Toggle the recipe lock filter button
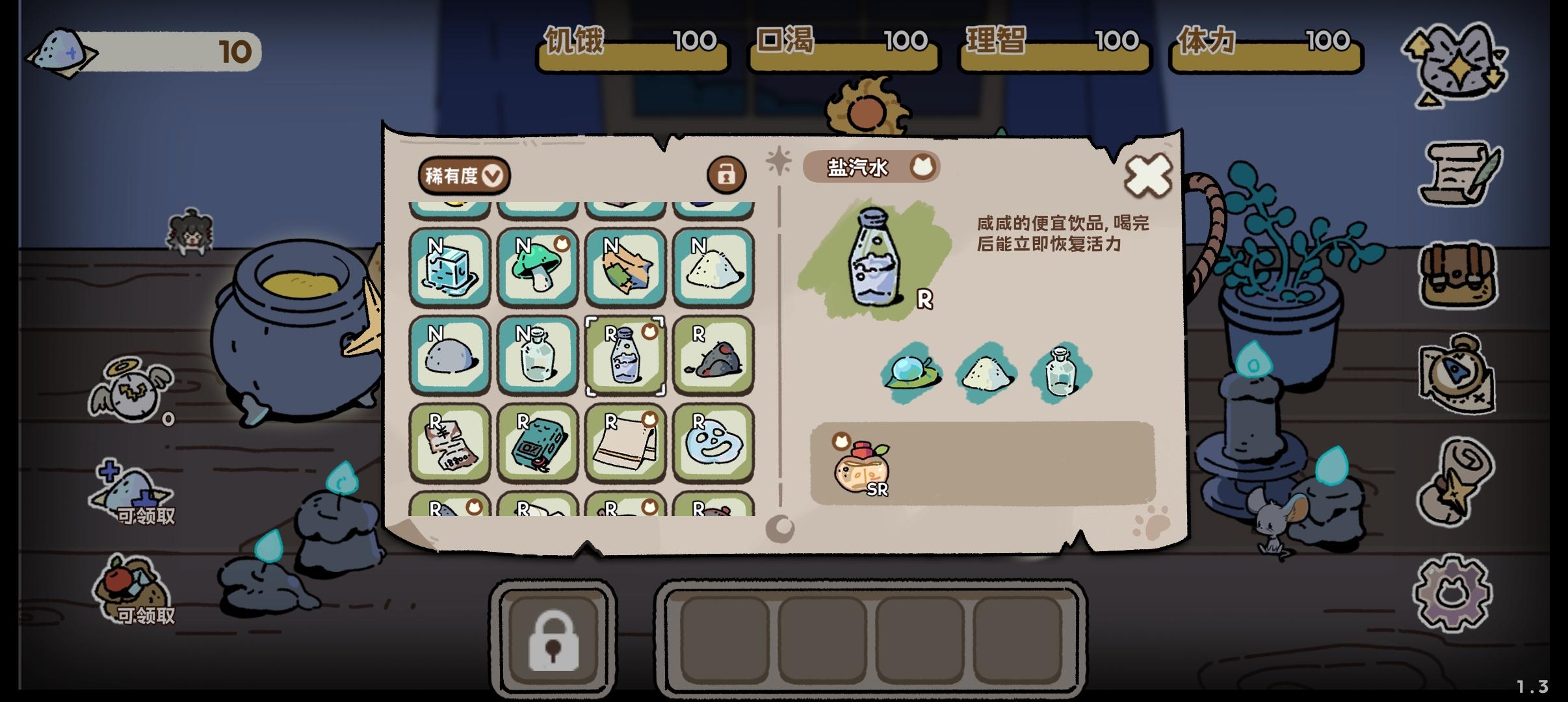Screen dimensions: 1568x702 coord(726,174)
